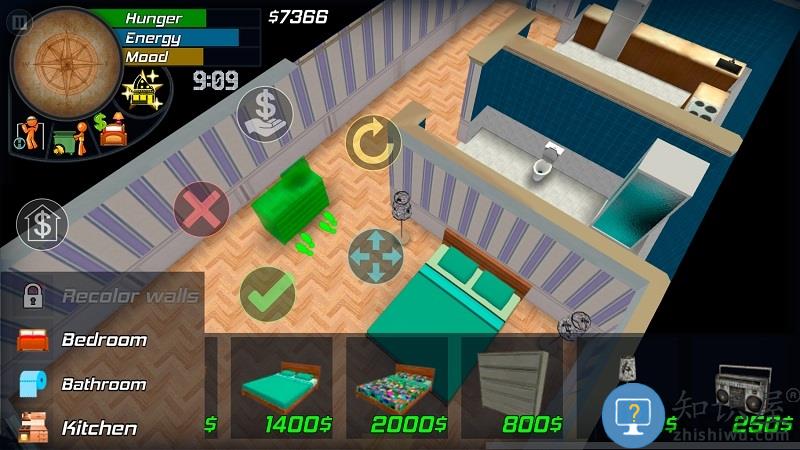The width and height of the screenshot is (800, 450).
Task: Click the sparkling yellow house icon
Action: click(x=142, y=91)
